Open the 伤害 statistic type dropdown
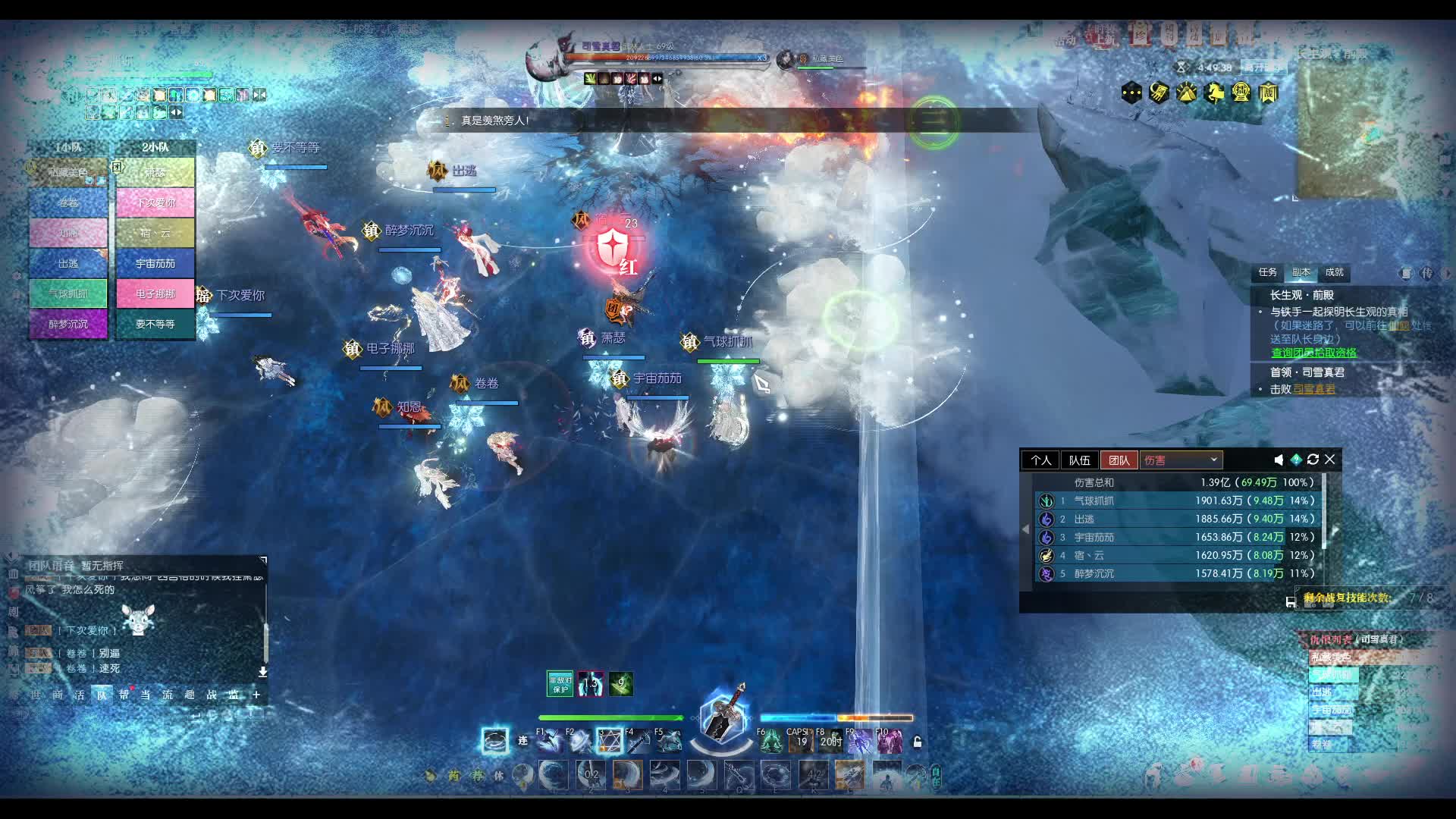This screenshot has height=819, width=1456. pyautogui.click(x=1181, y=460)
